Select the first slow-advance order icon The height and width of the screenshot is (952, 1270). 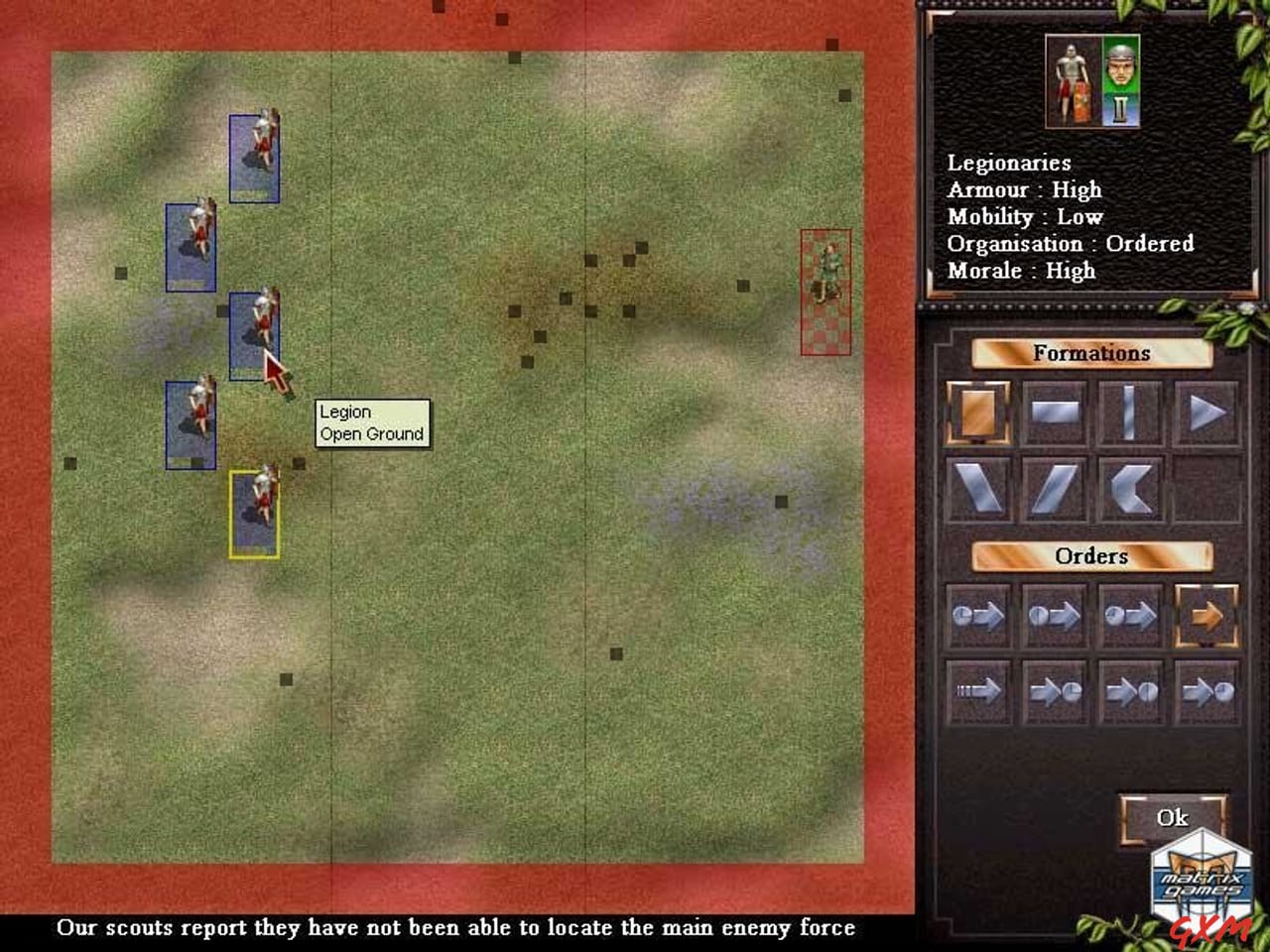(x=980, y=615)
